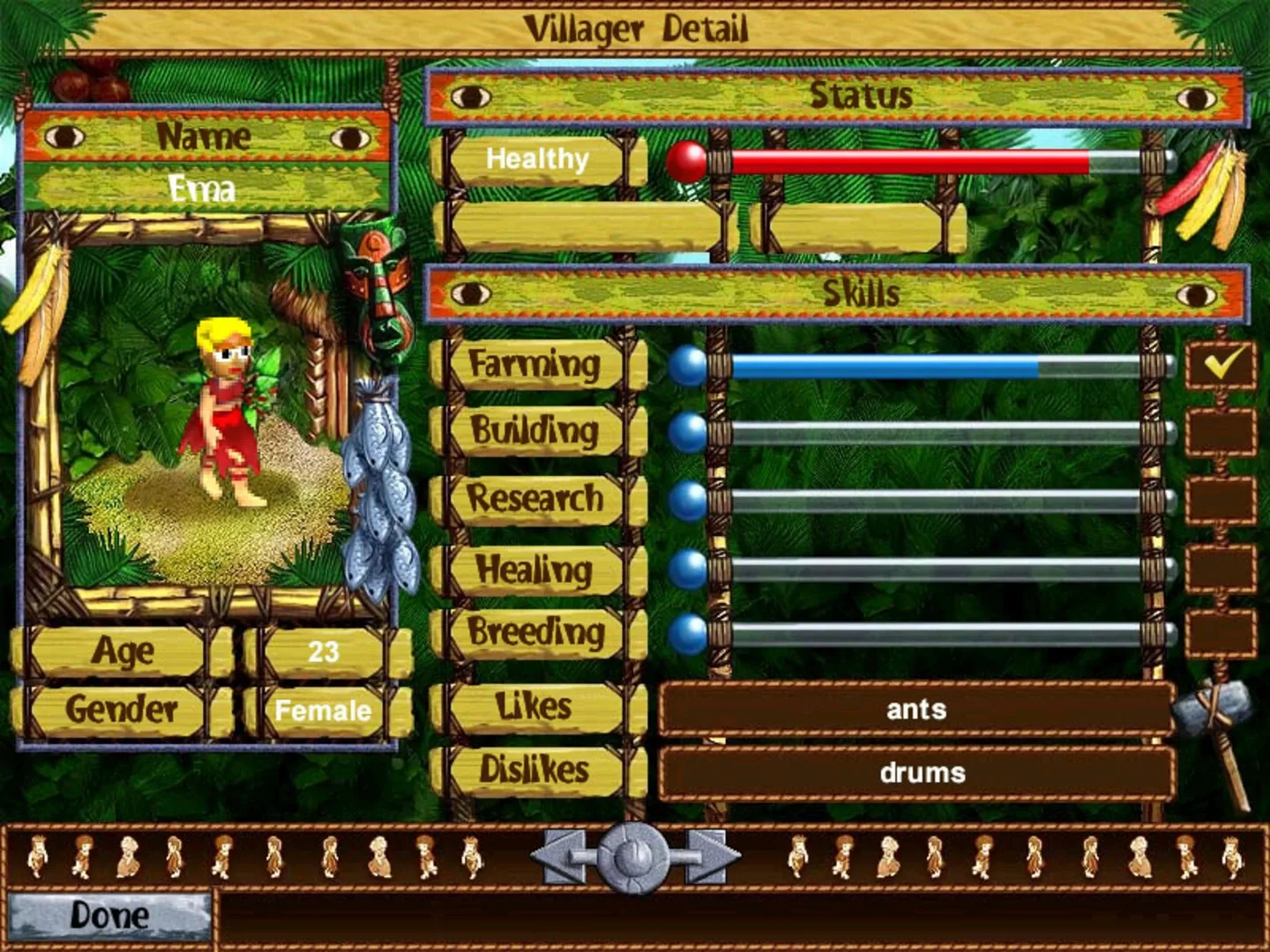Uncheck the Farming skill checkbox
Viewport: 1270px width, 952px height.
coord(1221,366)
